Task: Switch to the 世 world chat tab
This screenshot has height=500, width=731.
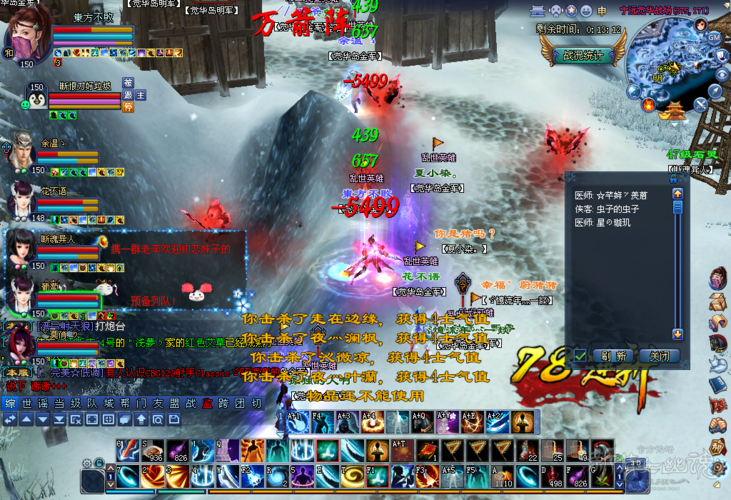Action: click(x=28, y=403)
